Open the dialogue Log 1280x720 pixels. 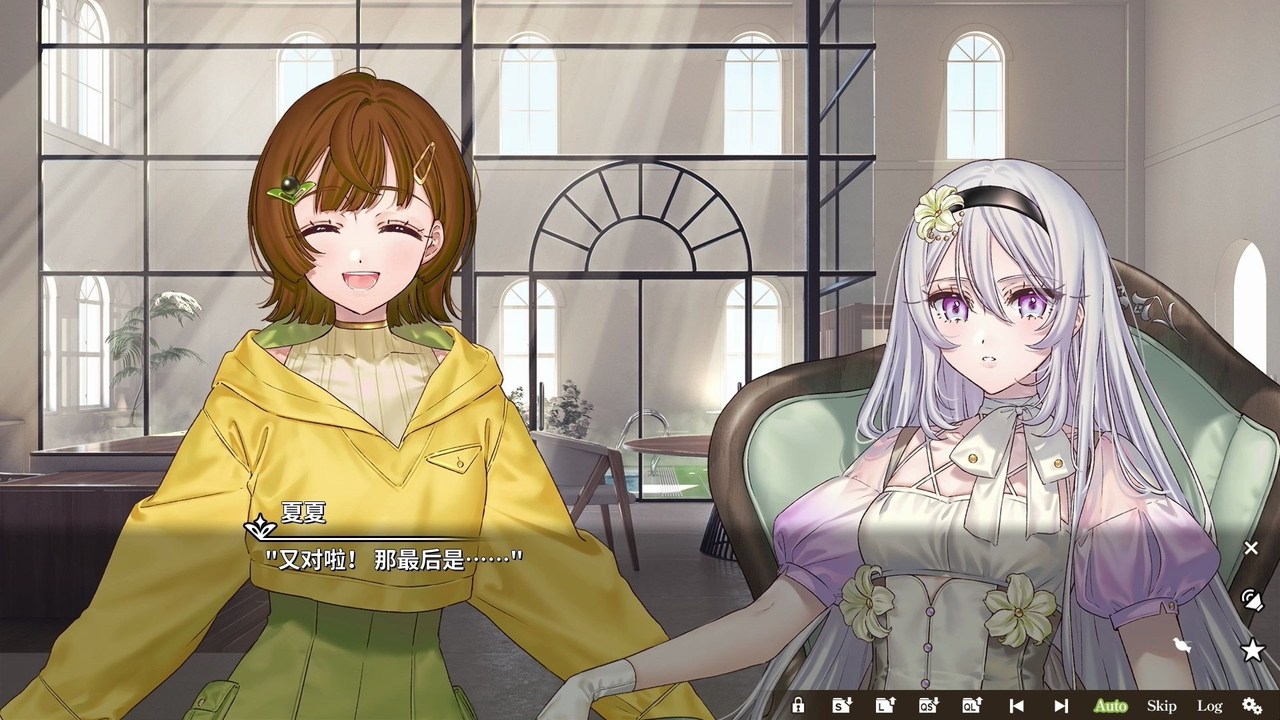coord(1209,706)
